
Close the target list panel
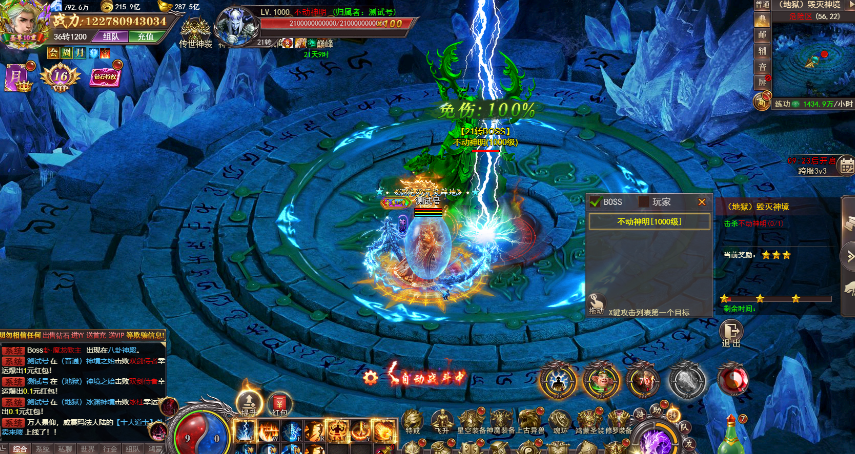tap(702, 202)
